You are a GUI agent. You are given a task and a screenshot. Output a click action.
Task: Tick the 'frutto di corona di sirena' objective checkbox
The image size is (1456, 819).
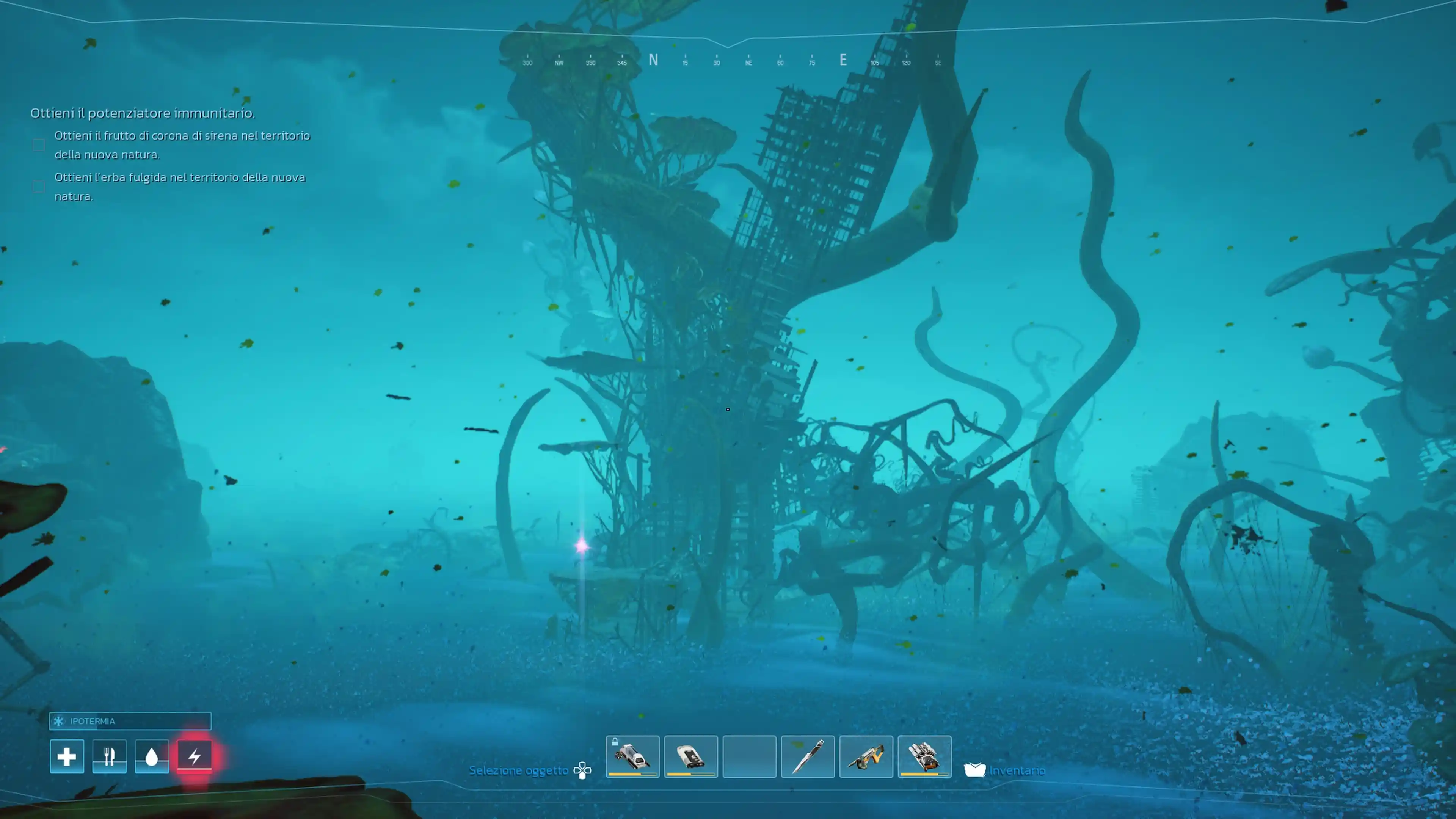click(x=38, y=145)
